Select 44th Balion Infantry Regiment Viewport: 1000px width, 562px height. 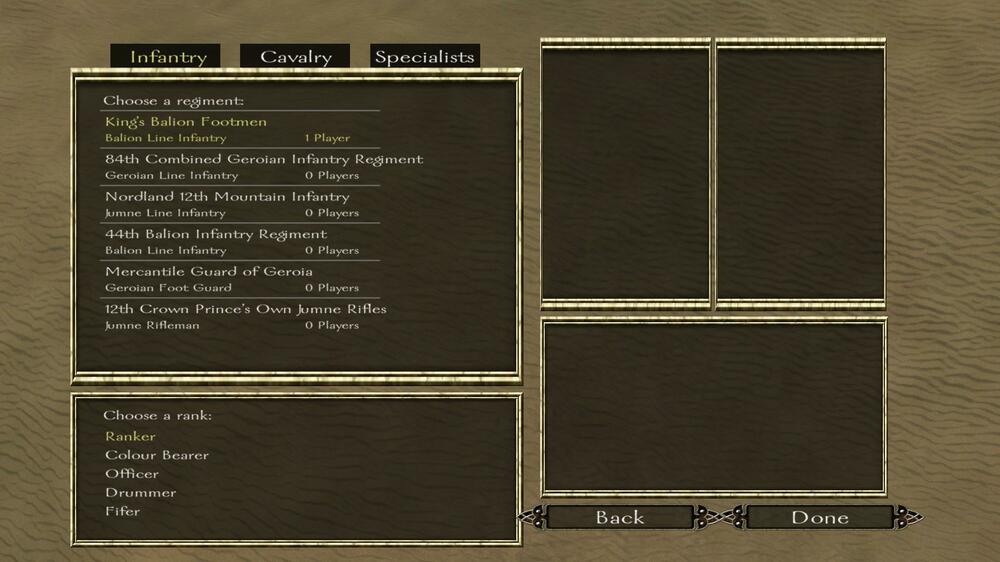coord(216,234)
